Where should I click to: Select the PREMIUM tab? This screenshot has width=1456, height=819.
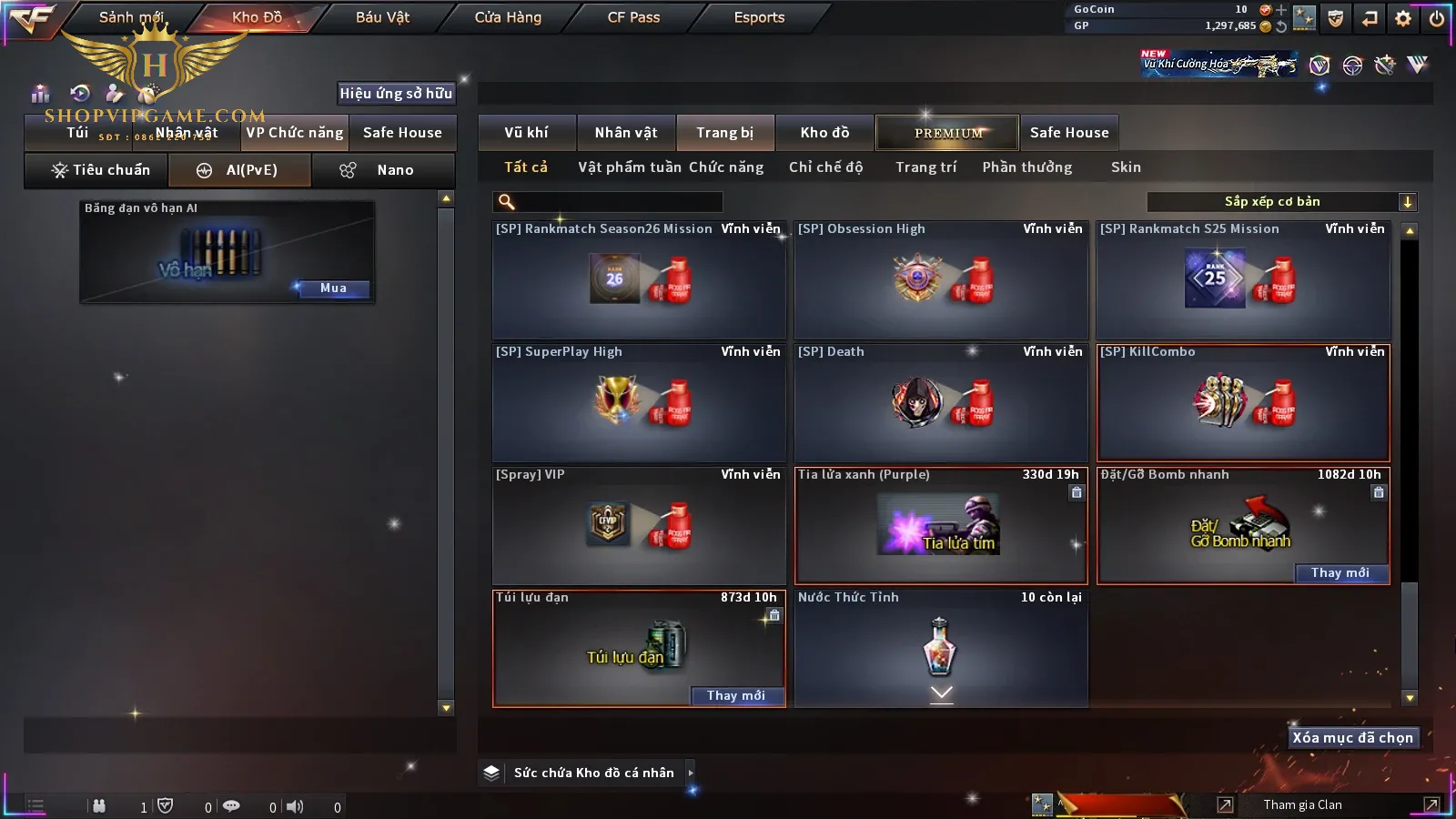coord(948,133)
